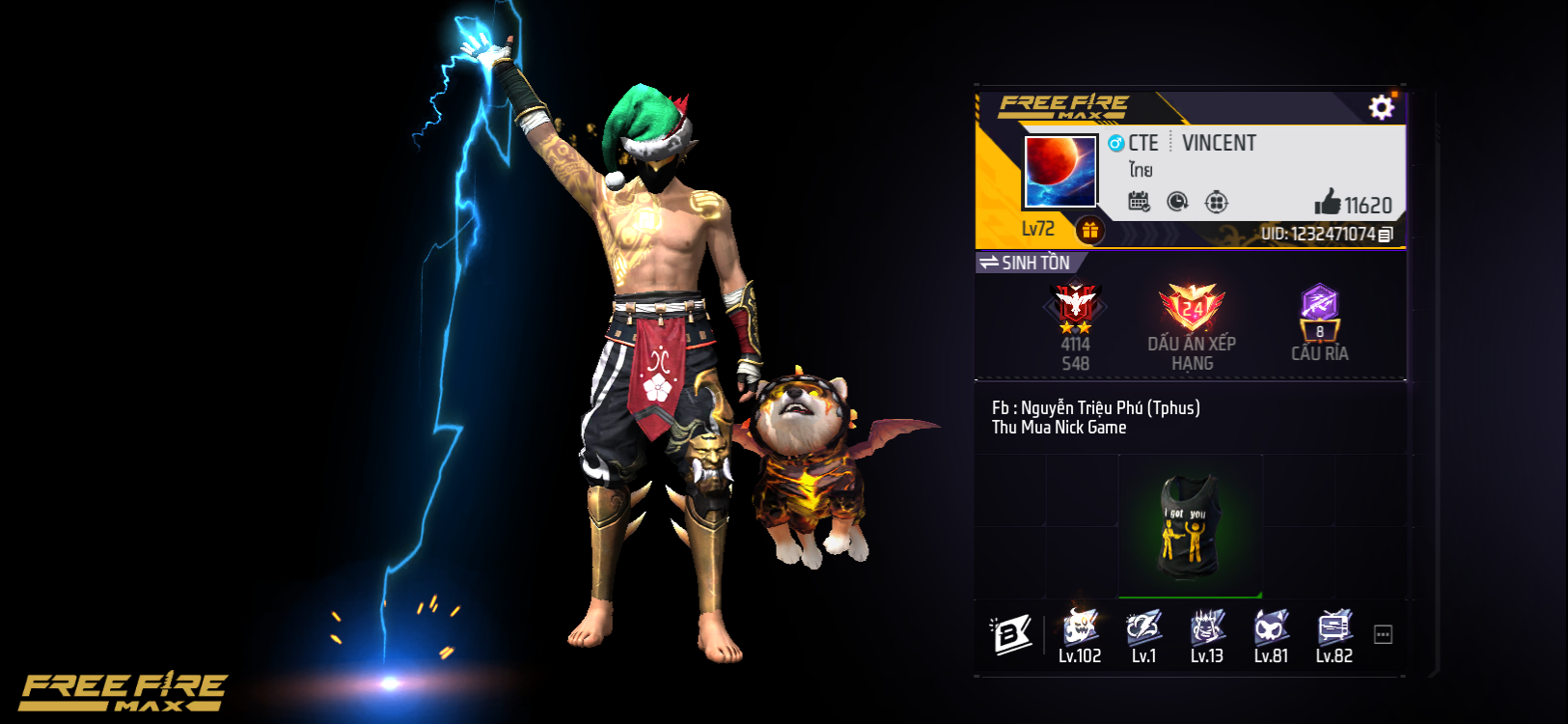The image size is (1568, 724).
Task: Open the playtime clock icon
Action: [1176, 203]
